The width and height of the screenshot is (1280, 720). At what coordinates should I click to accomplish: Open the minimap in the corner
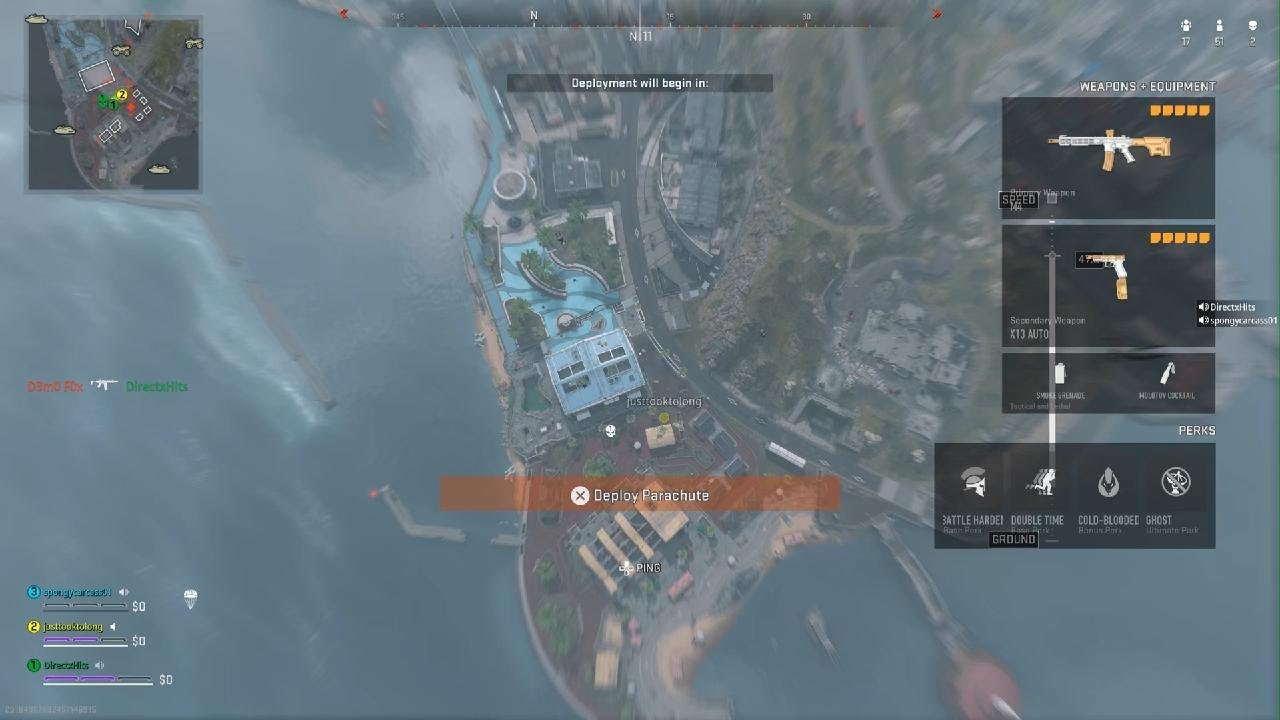click(x=113, y=103)
